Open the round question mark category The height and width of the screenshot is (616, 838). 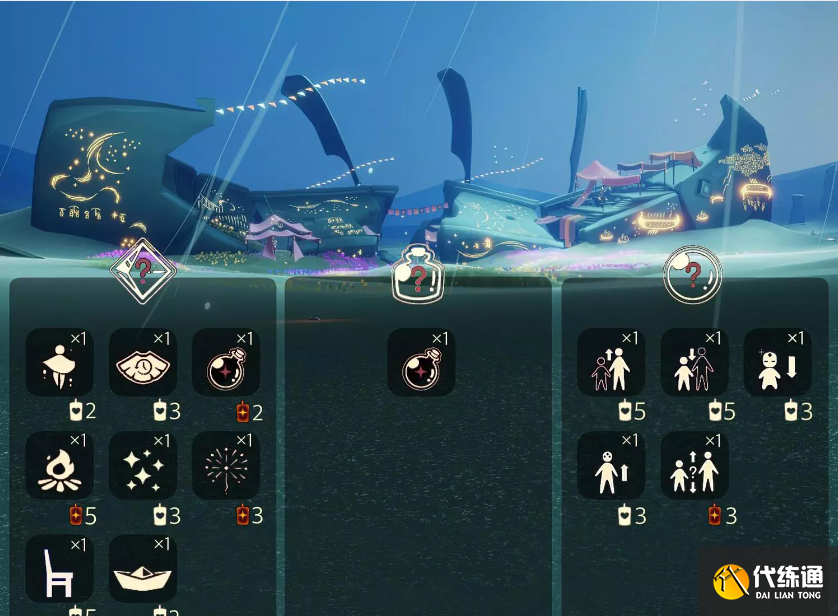tap(692, 272)
